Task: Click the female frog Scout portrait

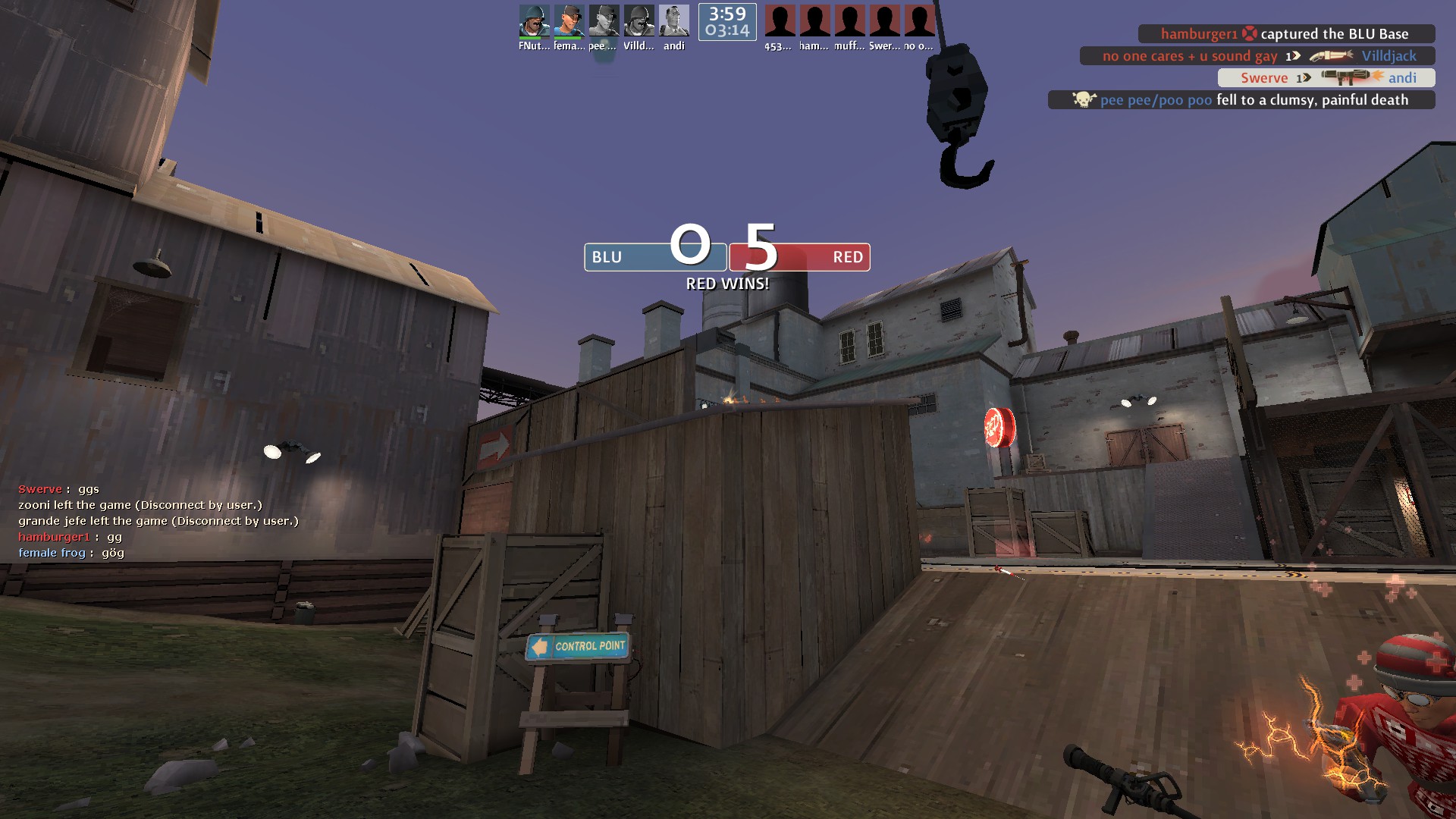Action: 569,21
